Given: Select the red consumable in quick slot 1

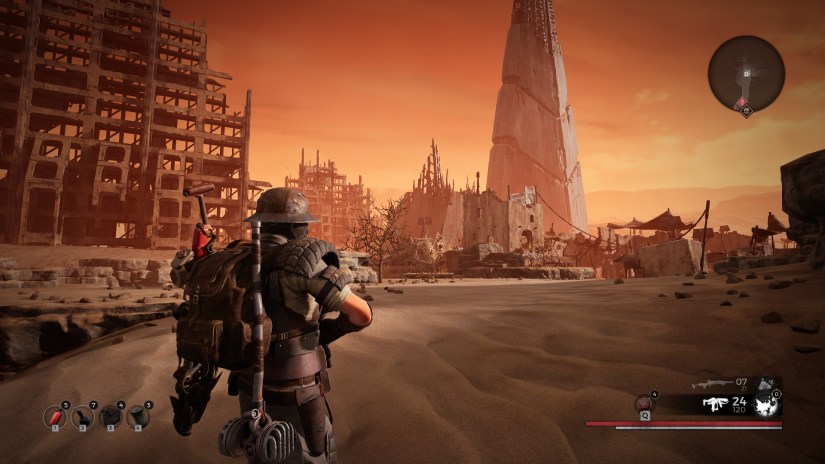Looking at the screenshot, I should [56, 417].
